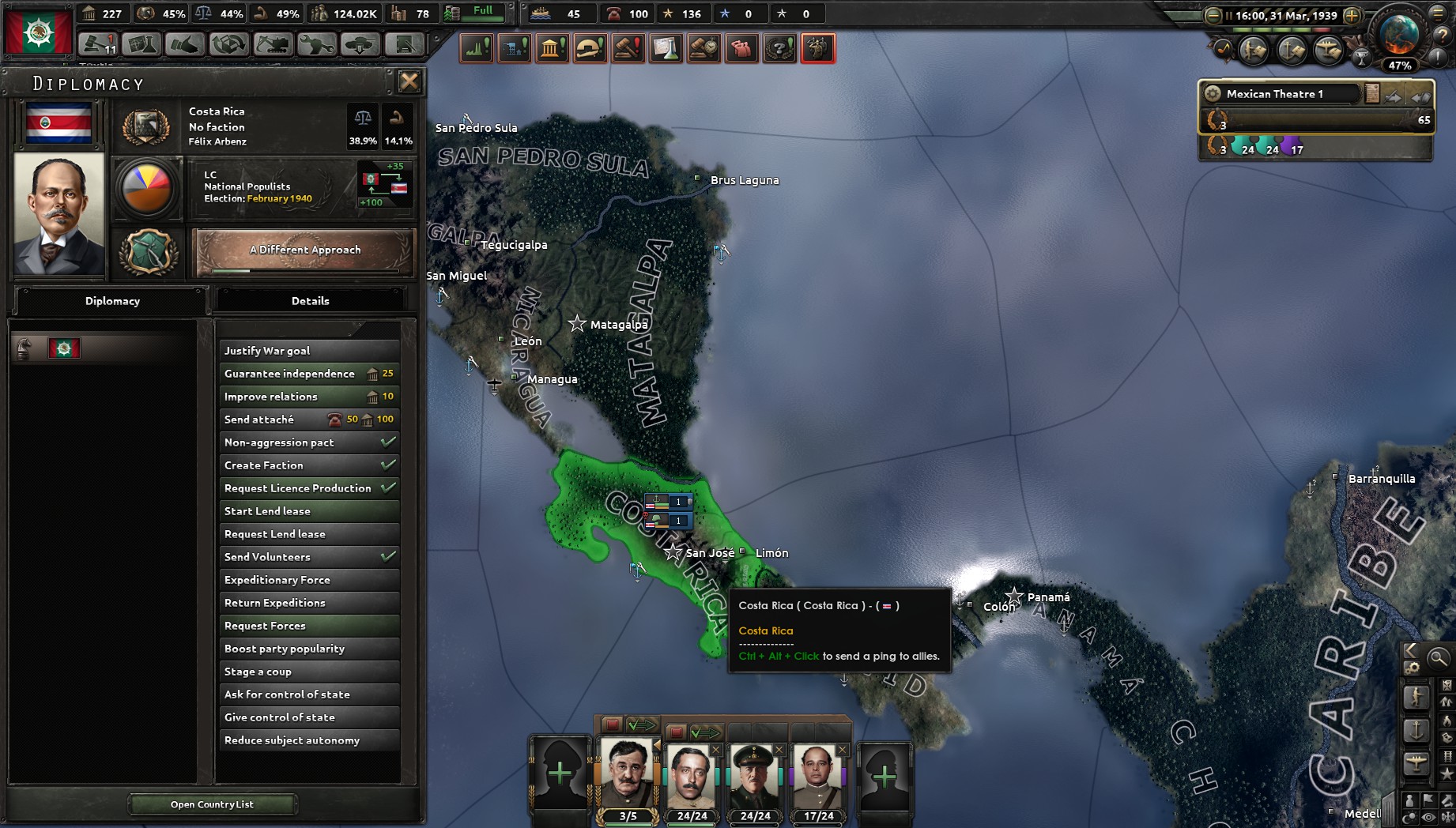Open the Trade menu with the thumbs-up icon
Screen dimensions: 1456x828
[x=184, y=46]
